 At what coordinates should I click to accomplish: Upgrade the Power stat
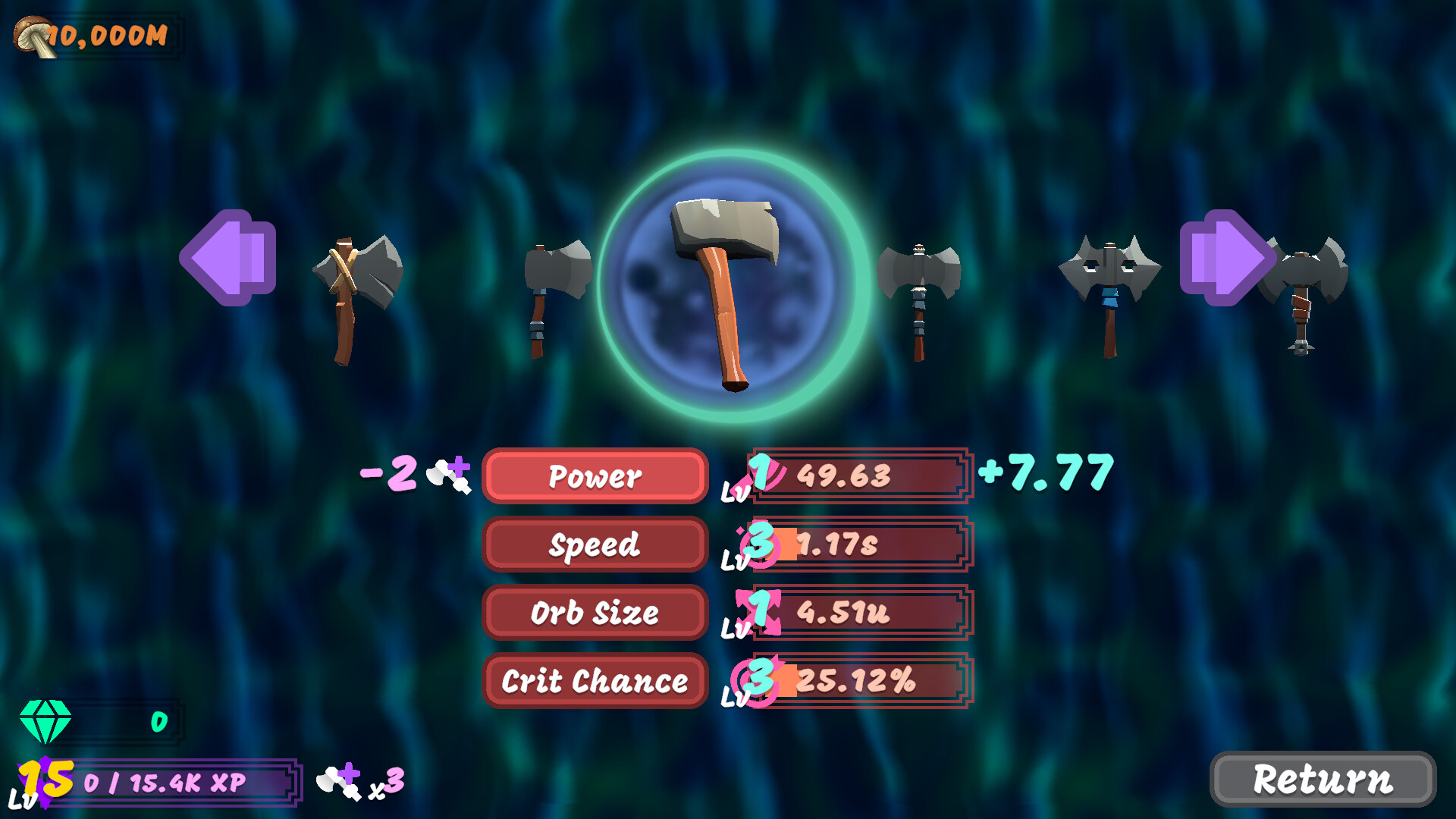(595, 476)
